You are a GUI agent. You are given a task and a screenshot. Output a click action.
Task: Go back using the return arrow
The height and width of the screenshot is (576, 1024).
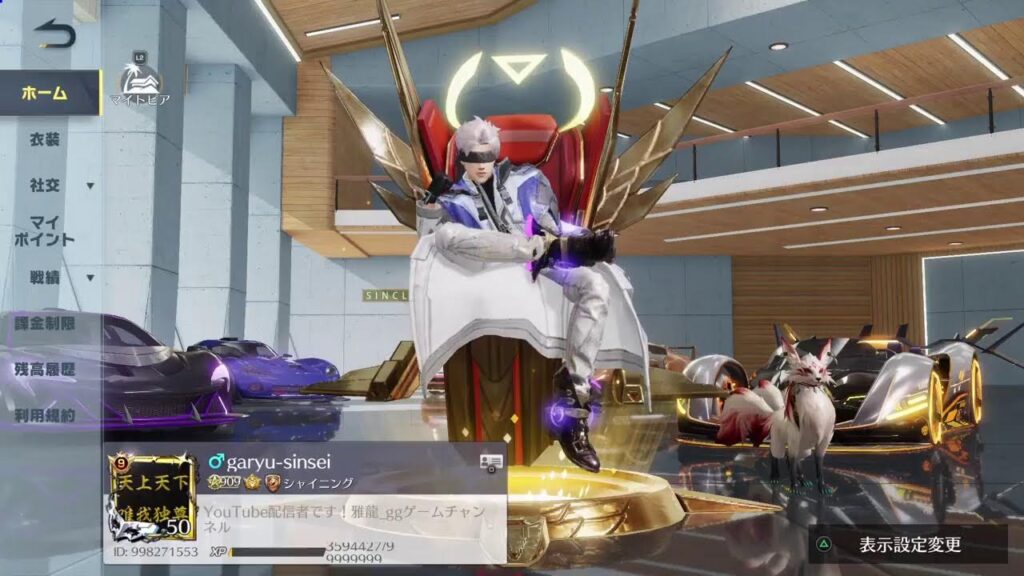[55, 34]
